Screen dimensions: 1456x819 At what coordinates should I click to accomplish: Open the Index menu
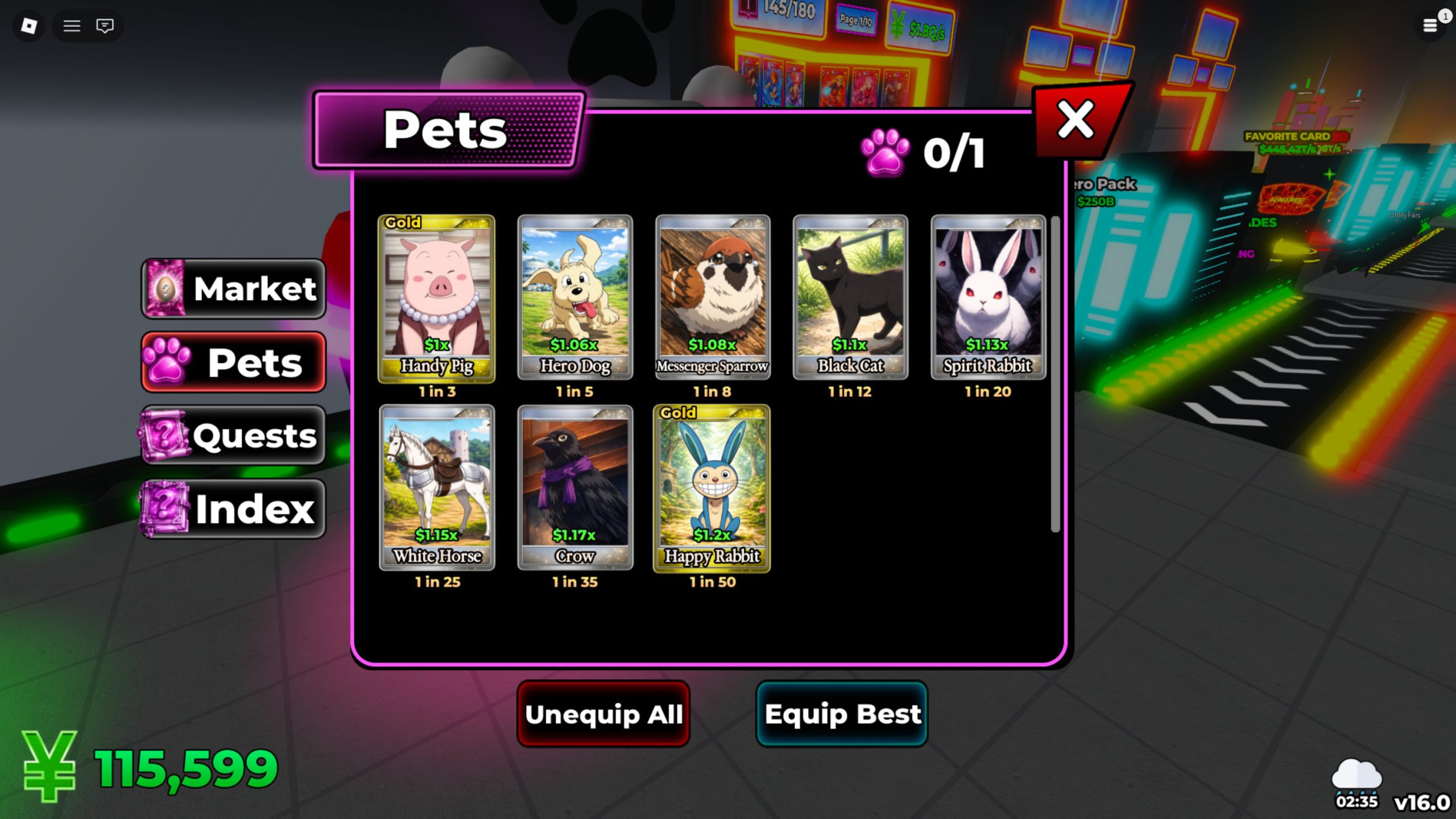(234, 508)
